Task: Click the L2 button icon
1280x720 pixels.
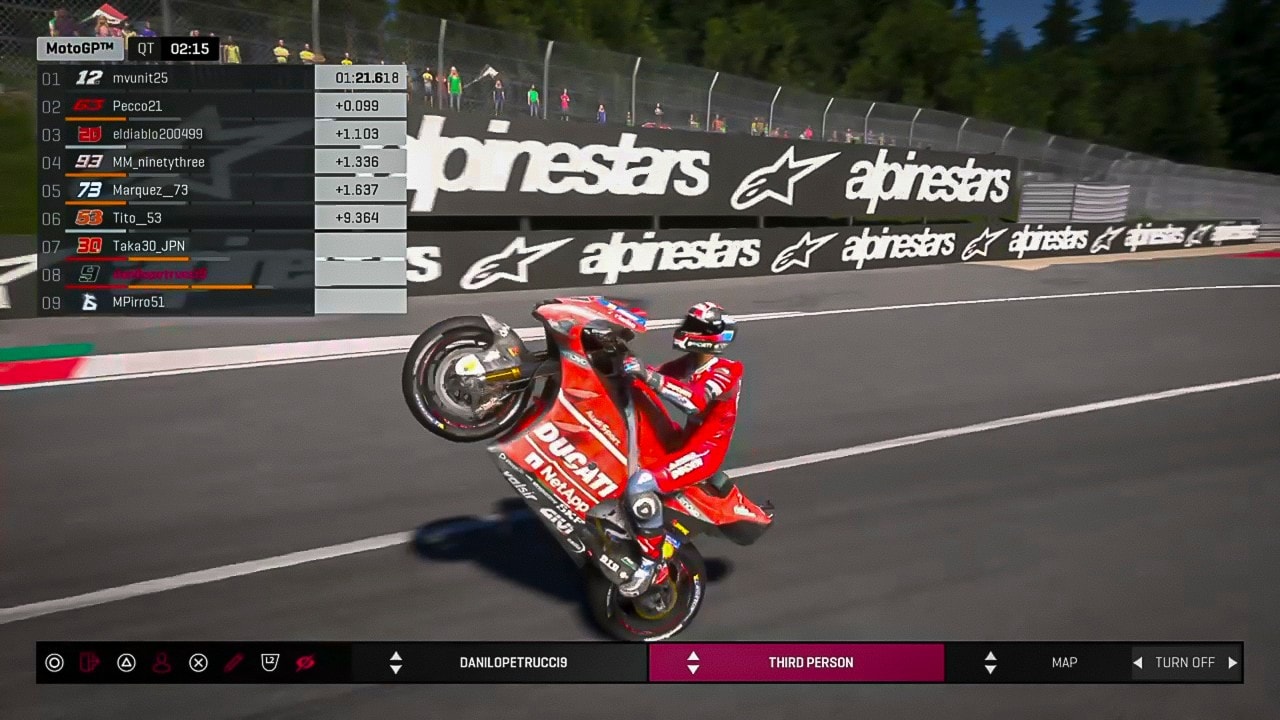Action: 270,662
